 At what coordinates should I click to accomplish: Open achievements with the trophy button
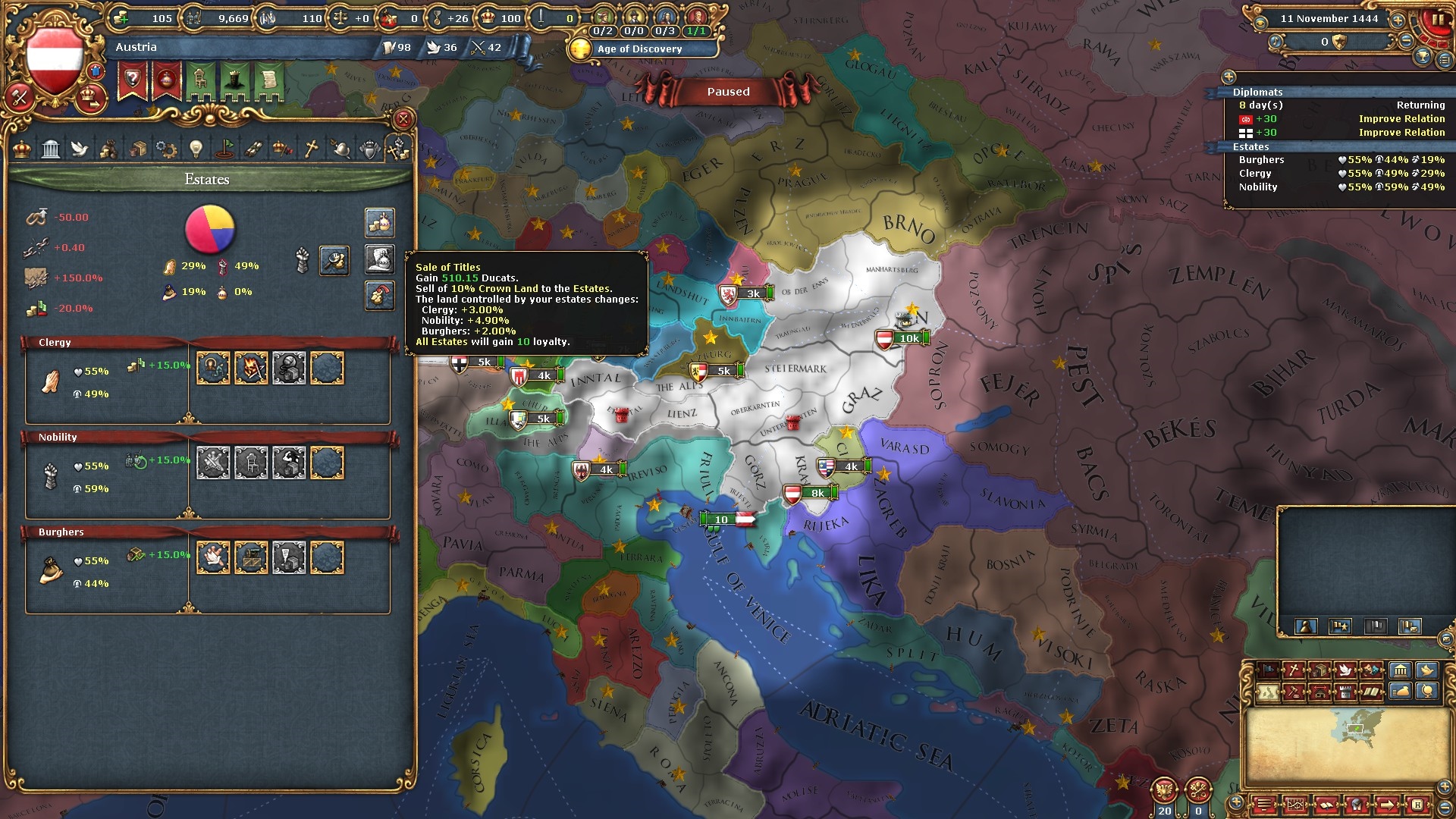[x=1424, y=56]
